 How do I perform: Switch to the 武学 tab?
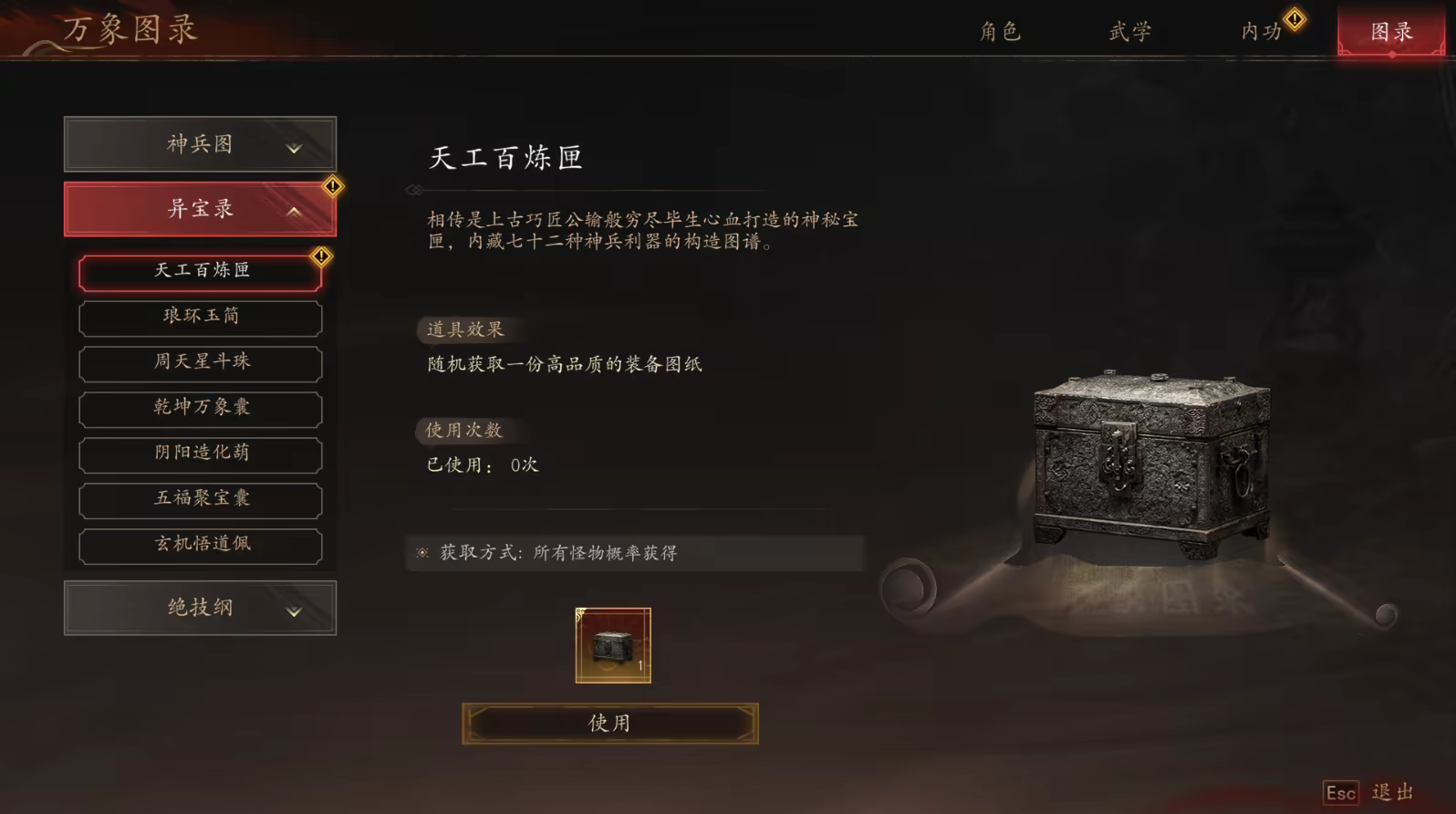[x=1129, y=30]
